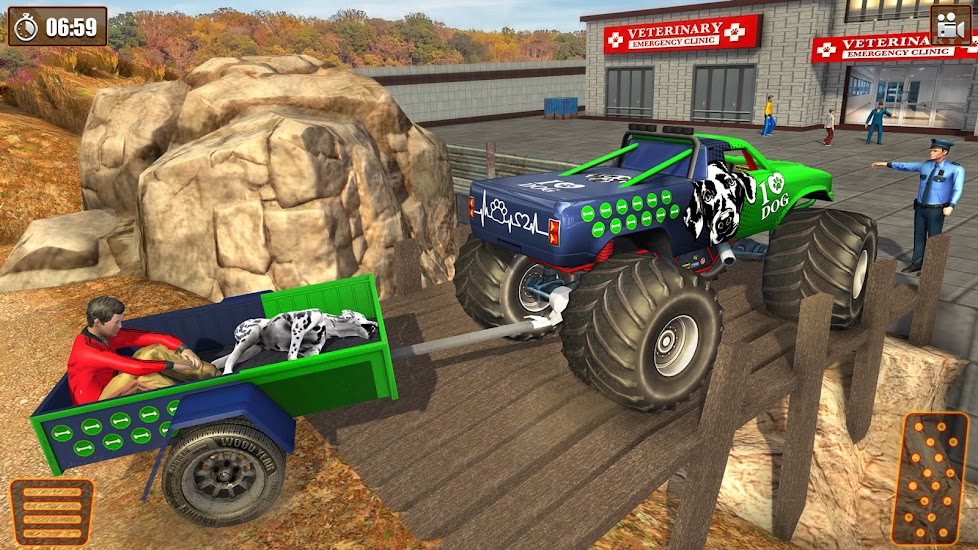Step on the dotted gas pedal
The height and width of the screenshot is (550, 978).
929,478
